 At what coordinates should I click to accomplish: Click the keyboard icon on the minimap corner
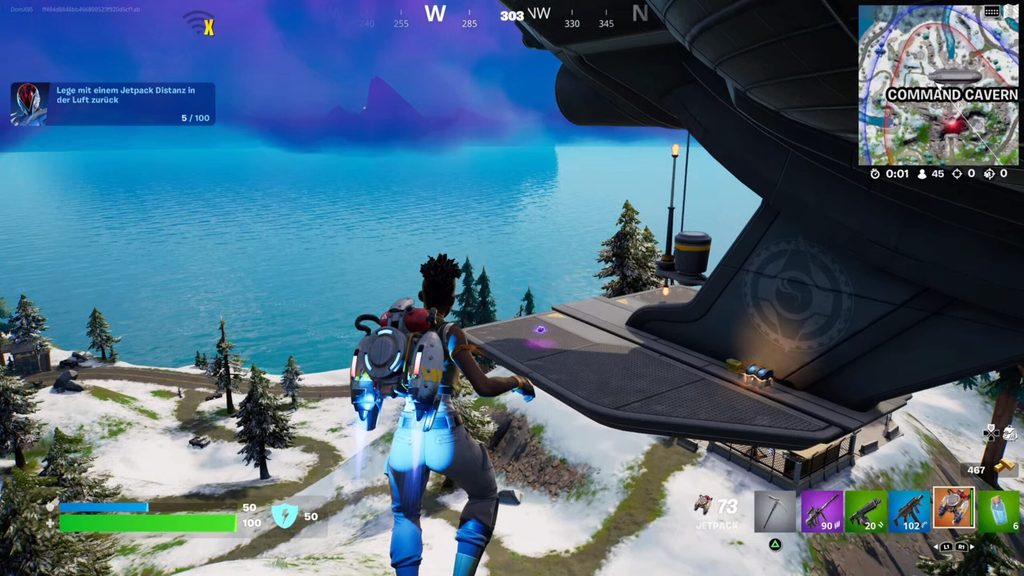(x=992, y=11)
